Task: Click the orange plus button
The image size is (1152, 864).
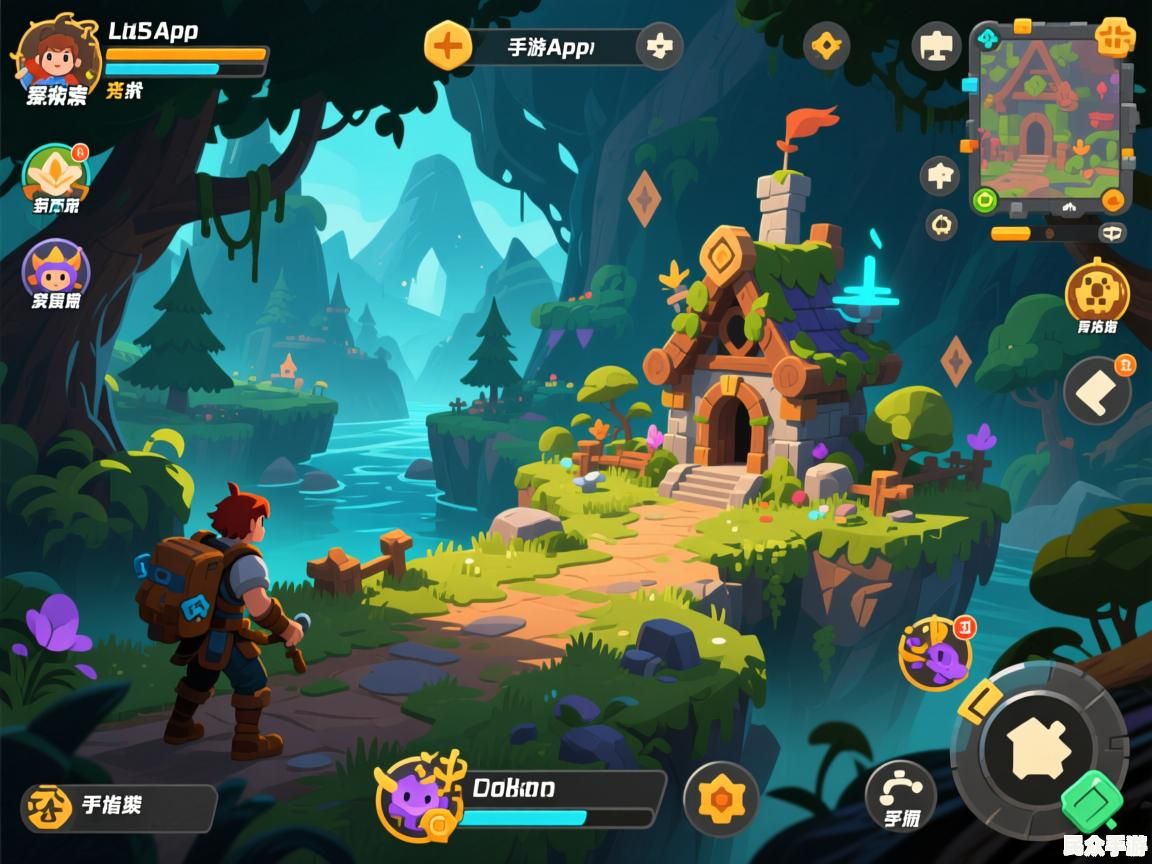Action: tap(448, 46)
